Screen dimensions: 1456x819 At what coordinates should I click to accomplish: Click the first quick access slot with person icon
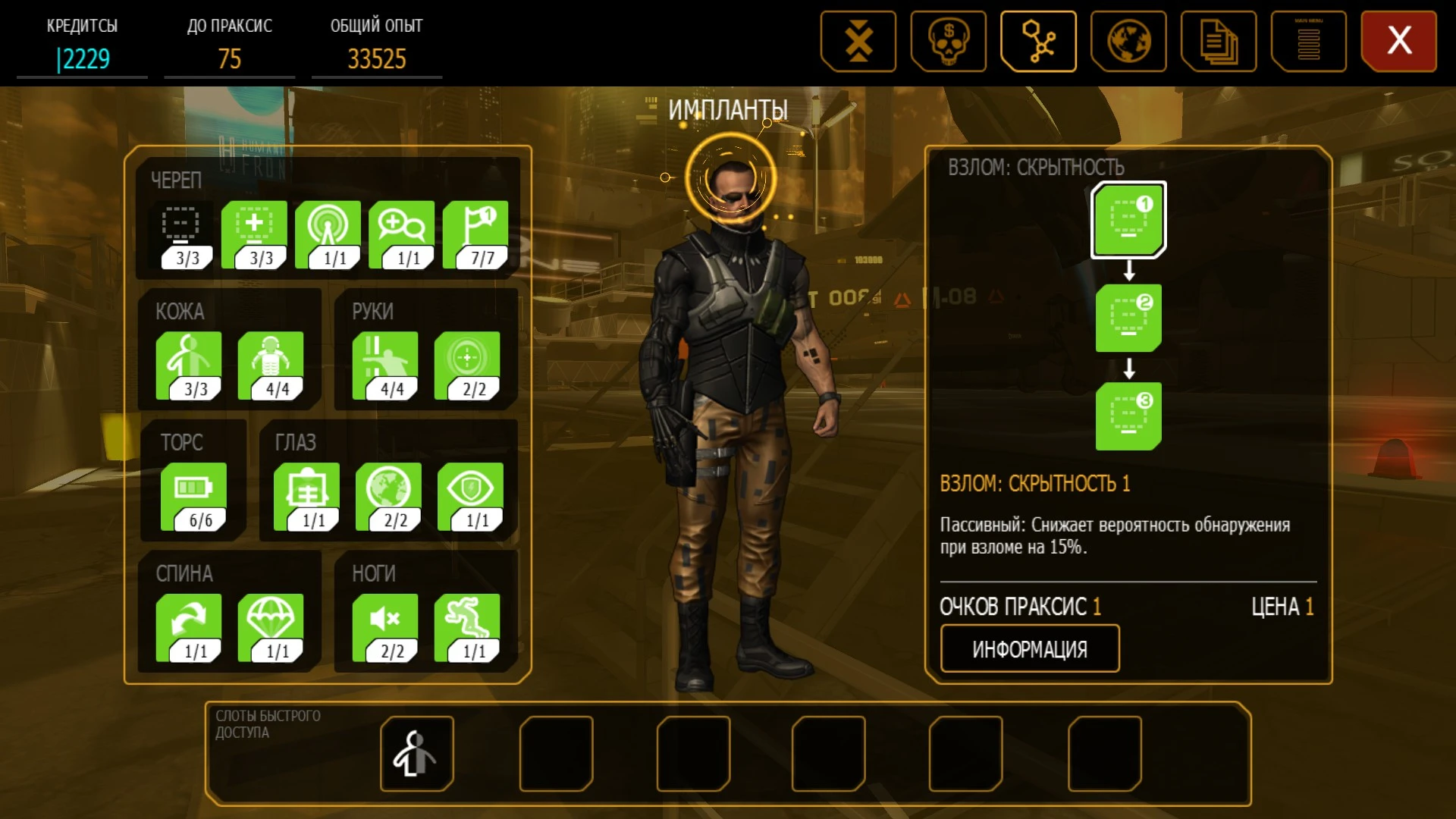(416, 753)
